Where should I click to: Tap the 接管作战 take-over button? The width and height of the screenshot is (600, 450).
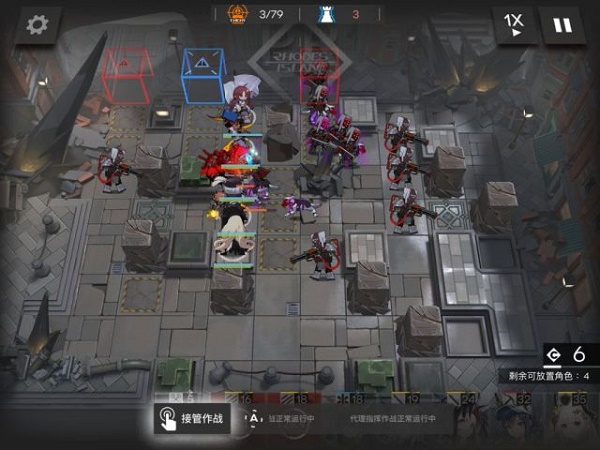pos(191,419)
